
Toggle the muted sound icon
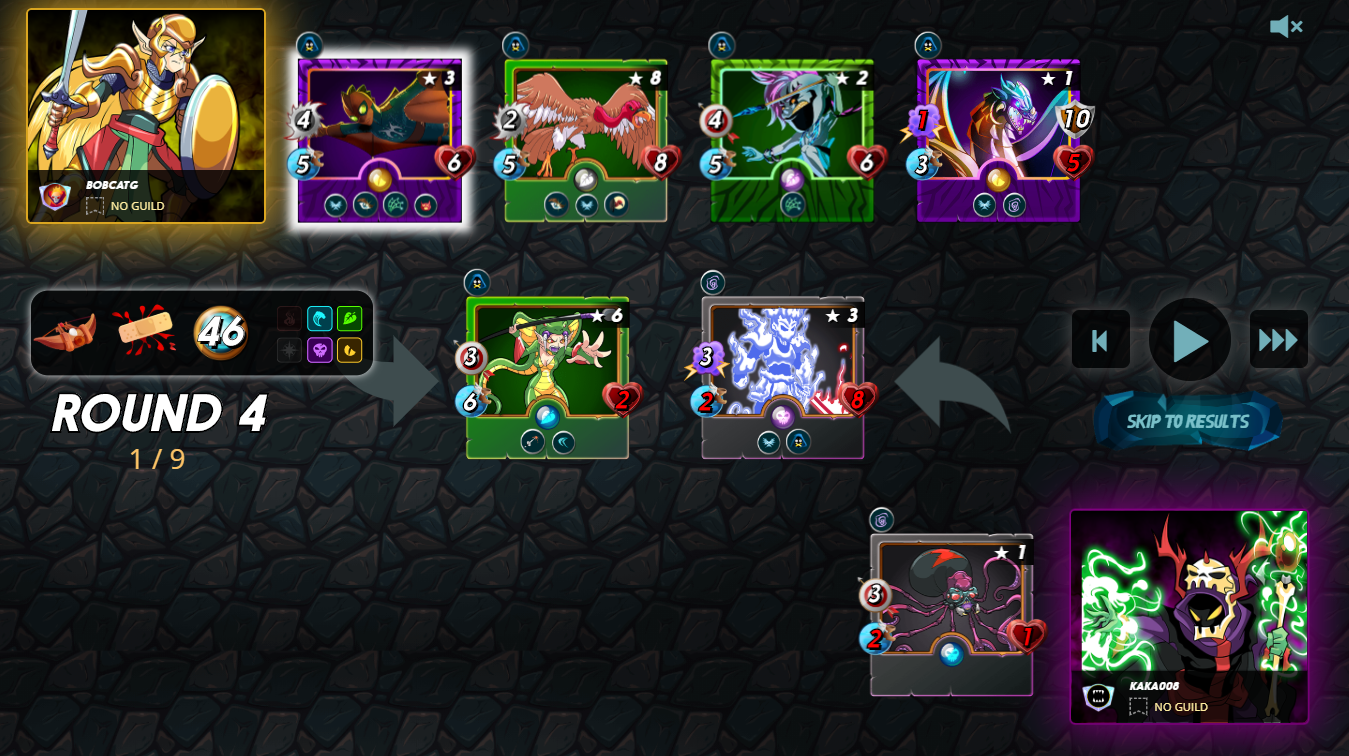(1285, 27)
